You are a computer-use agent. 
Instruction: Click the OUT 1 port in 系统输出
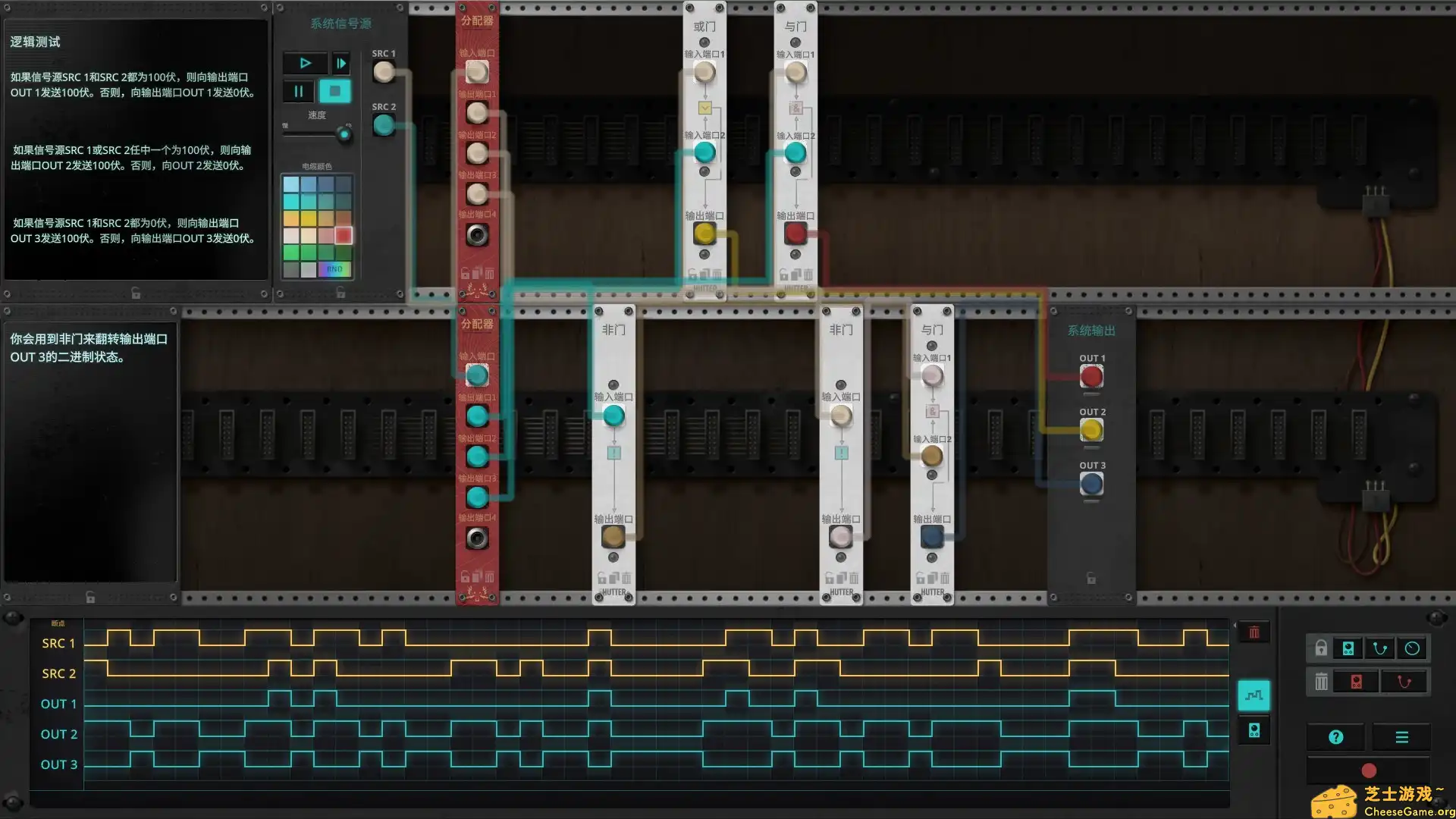click(1092, 377)
